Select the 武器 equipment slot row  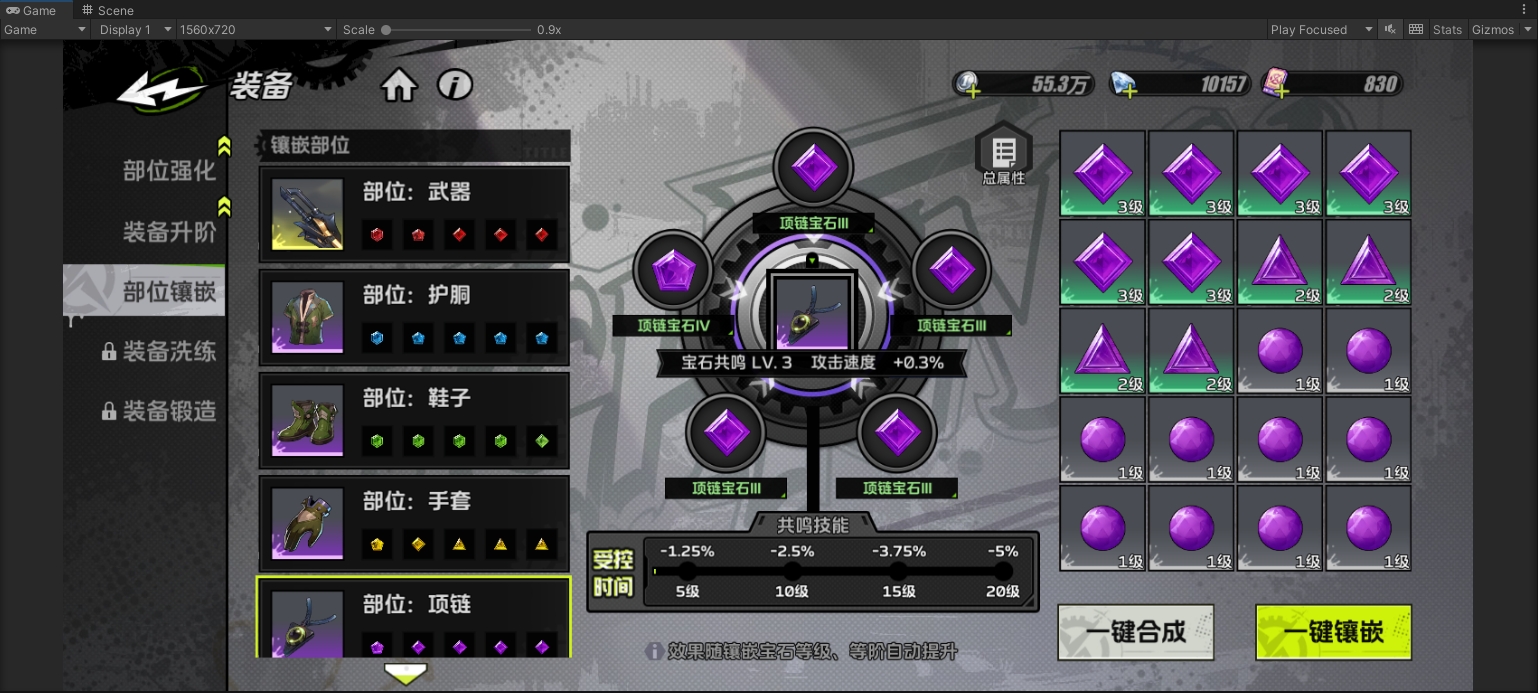pyautogui.click(x=414, y=214)
